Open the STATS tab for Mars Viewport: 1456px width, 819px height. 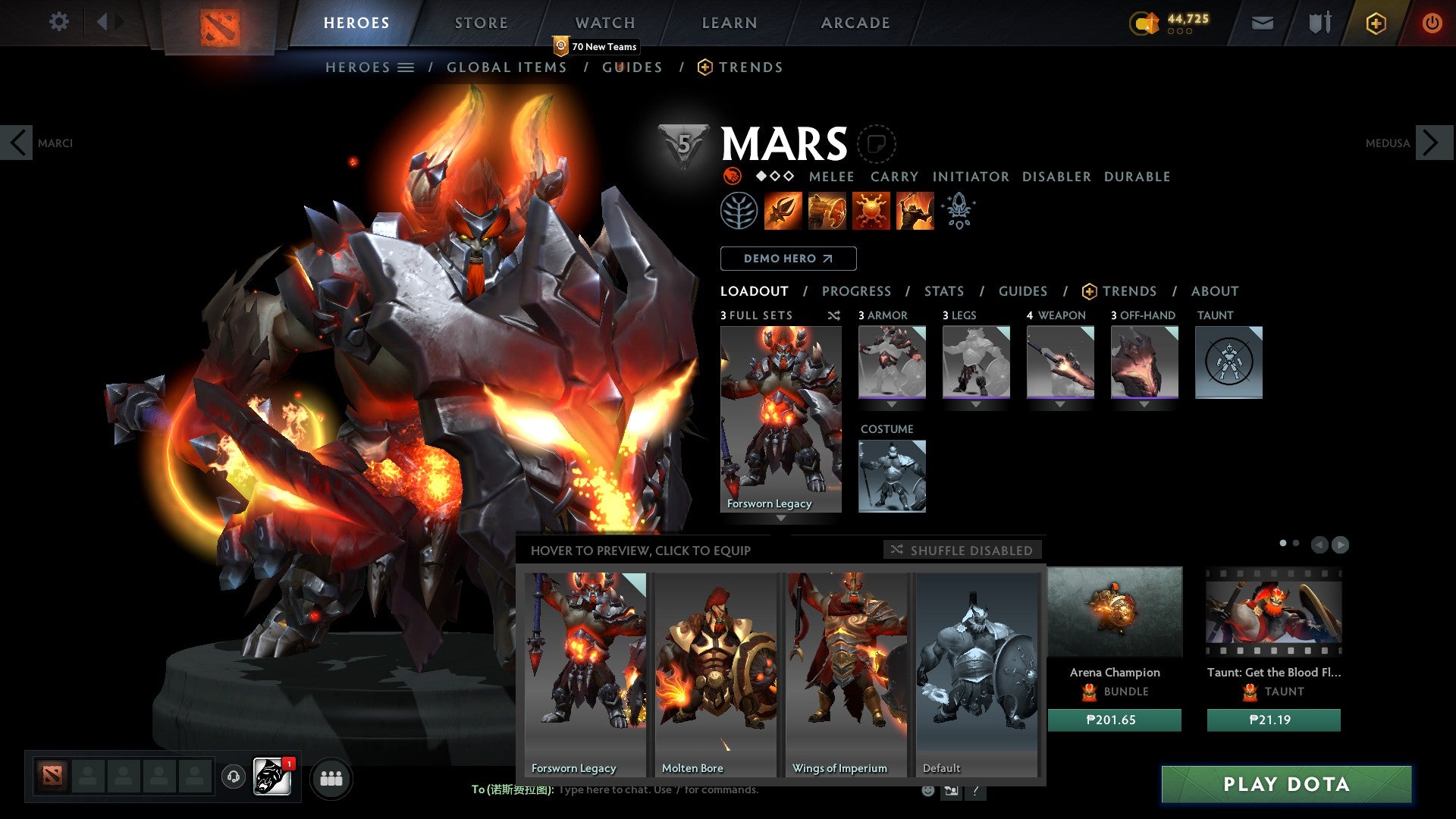pos(943,290)
